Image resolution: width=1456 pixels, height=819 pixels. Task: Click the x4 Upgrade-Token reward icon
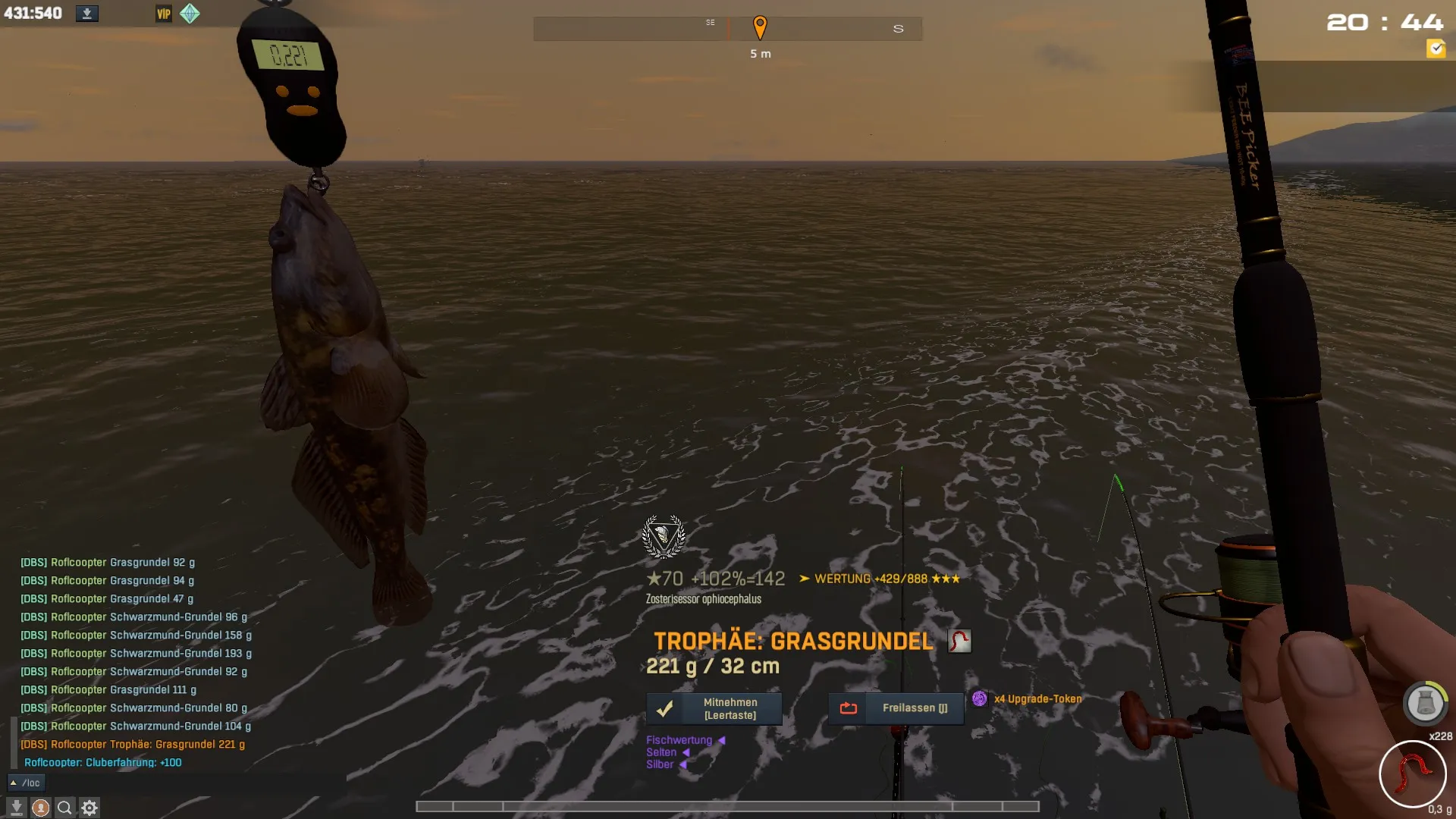click(x=980, y=698)
